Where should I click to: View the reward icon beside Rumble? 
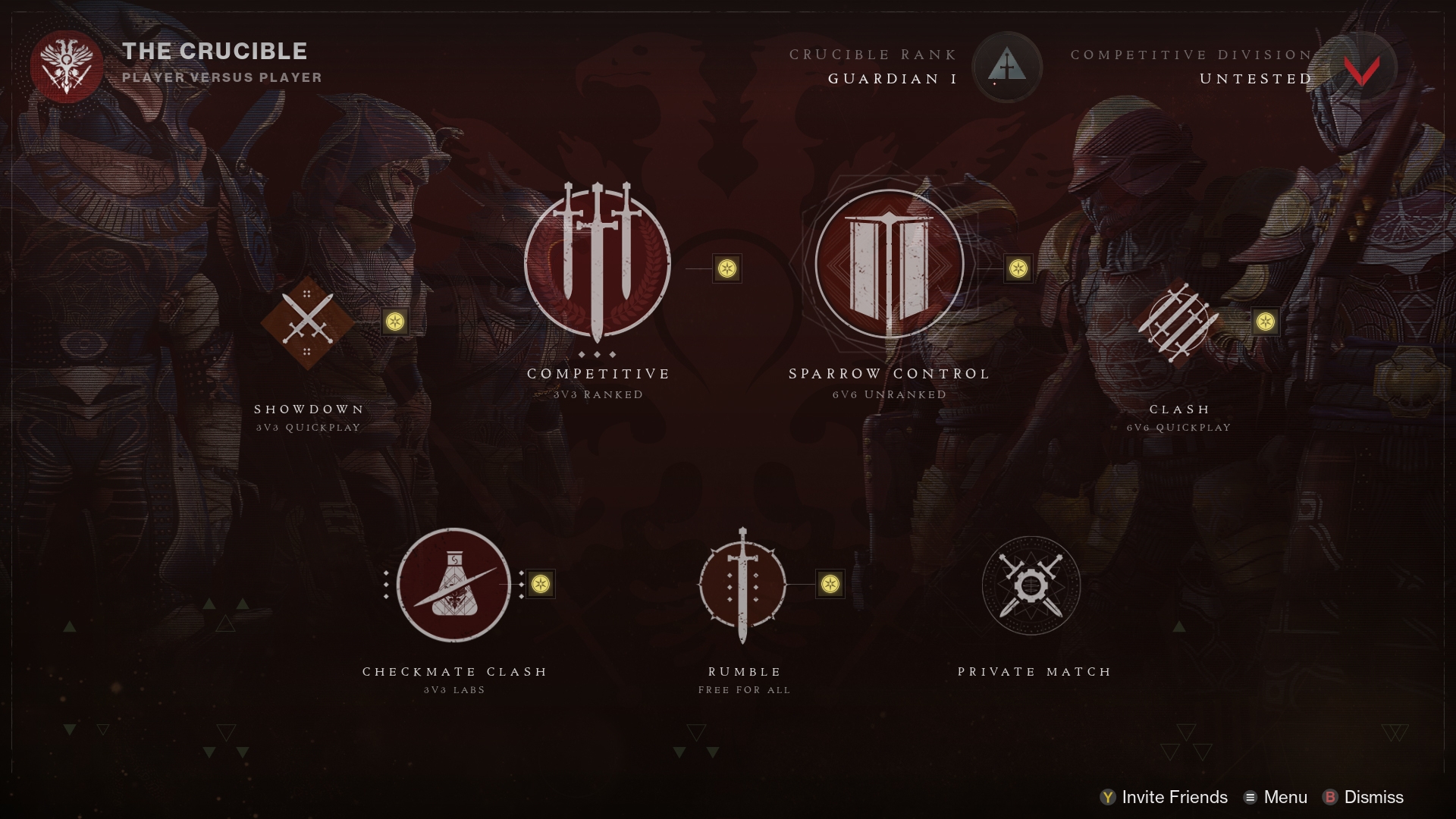(830, 584)
